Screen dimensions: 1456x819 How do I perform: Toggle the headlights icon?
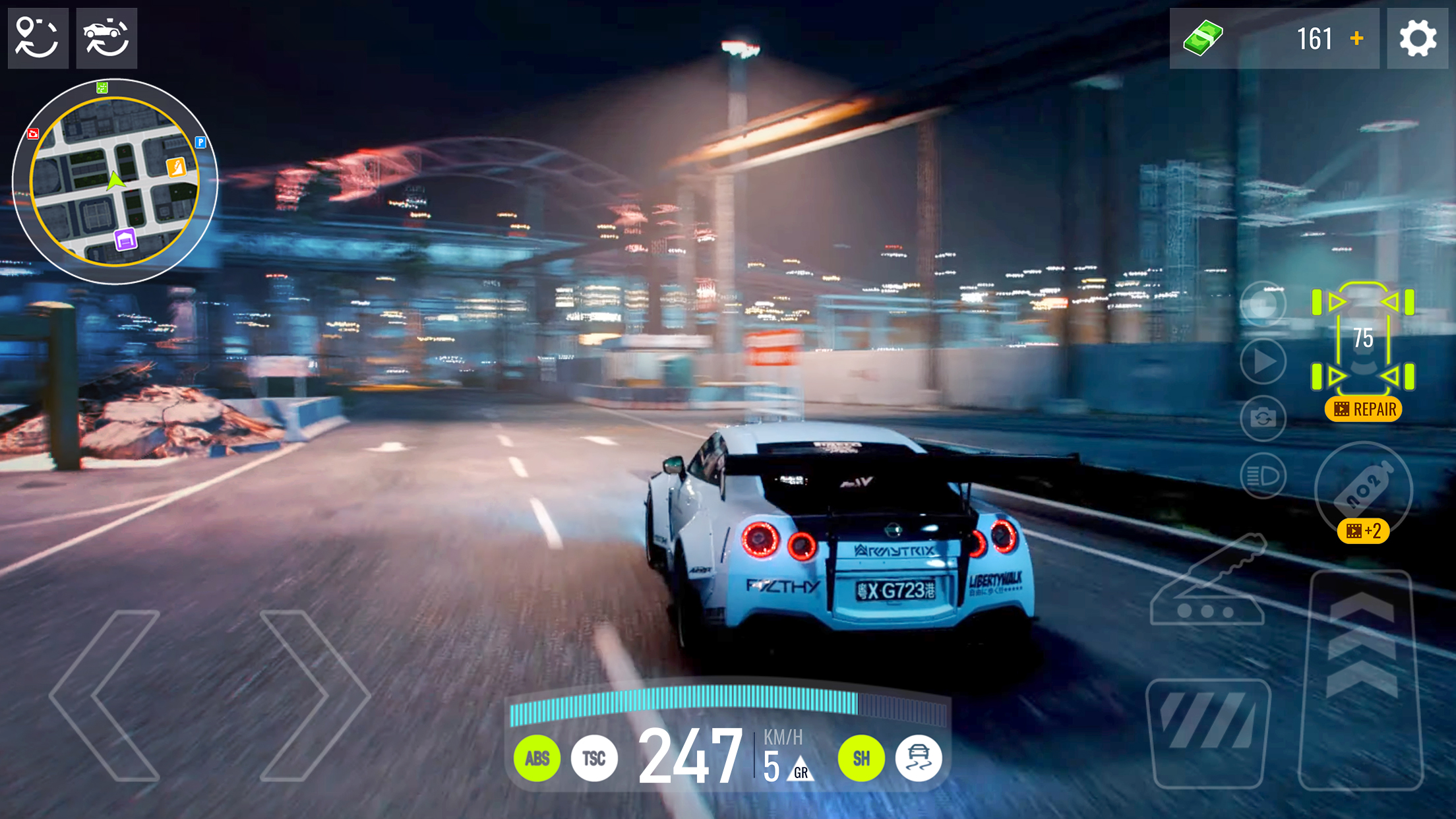point(1263,475)
